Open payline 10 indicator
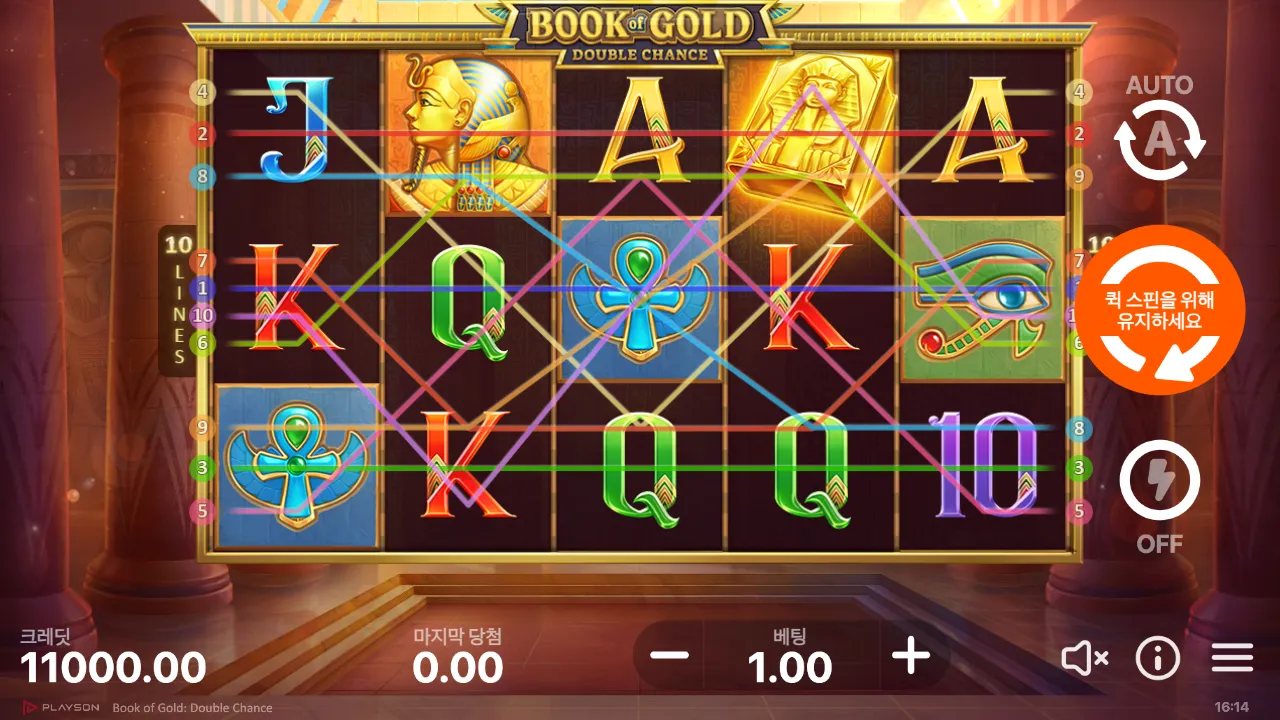This screenshot has height=720, width=1280. coord(204,314)
